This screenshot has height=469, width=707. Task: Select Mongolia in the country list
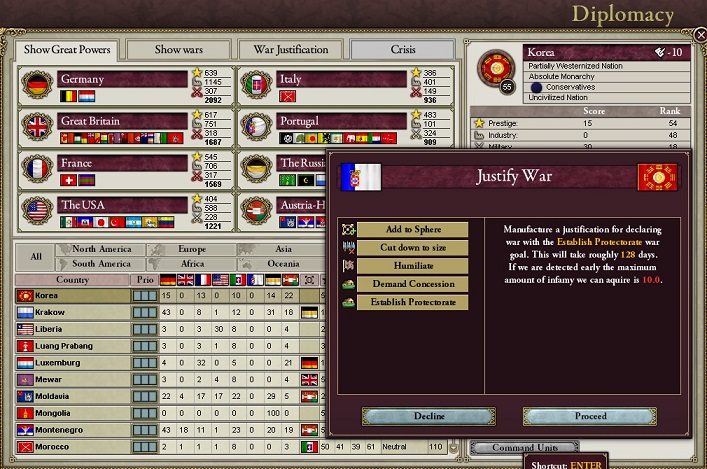click(72, 412)
